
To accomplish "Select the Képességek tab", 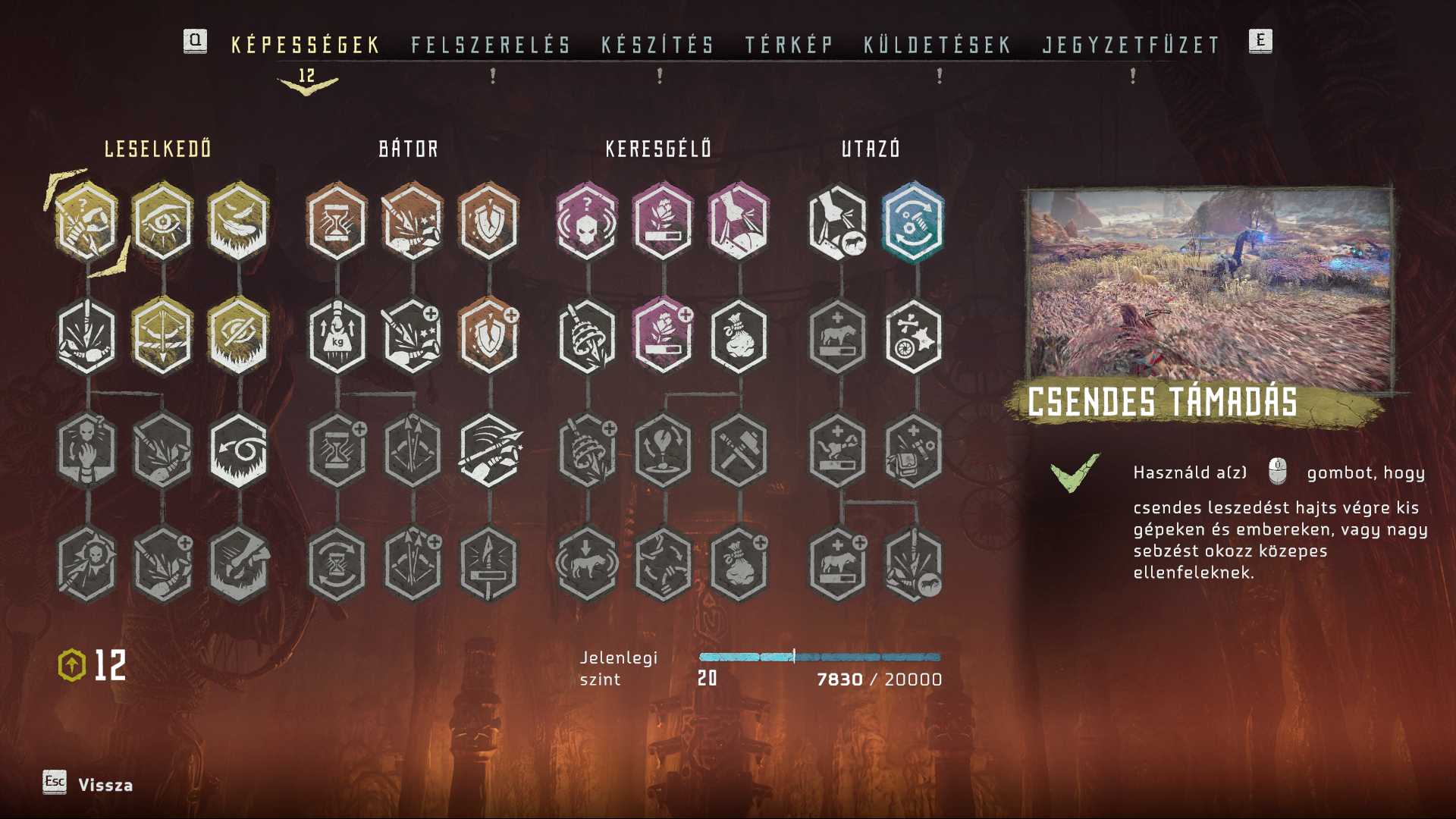I will [x=306, y=45].
